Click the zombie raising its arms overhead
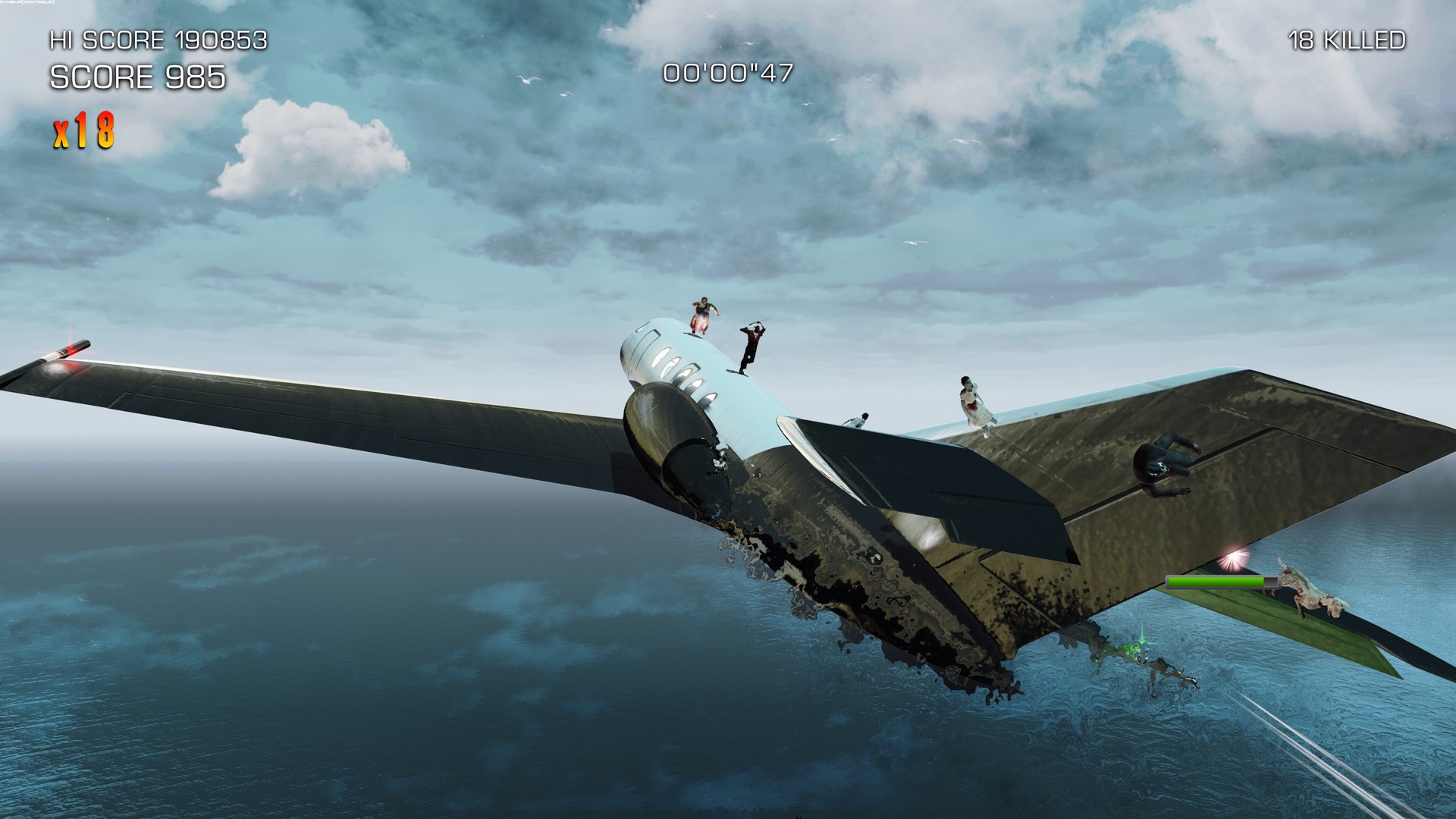This screenshot has width=1456, height=819. [x=752, y=345]
